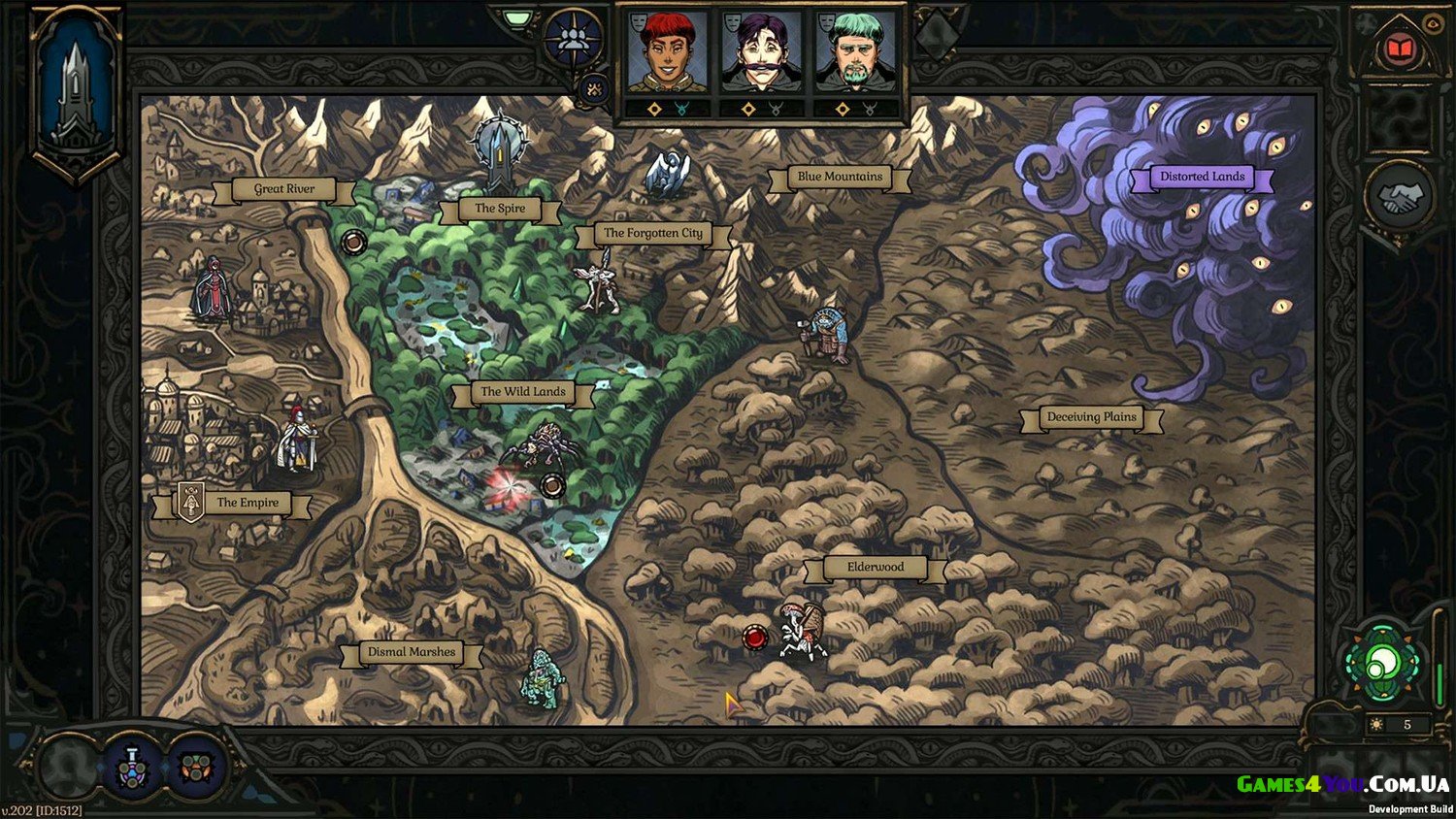
Task: Select the red-haired party member portrait
Action: 666,53
